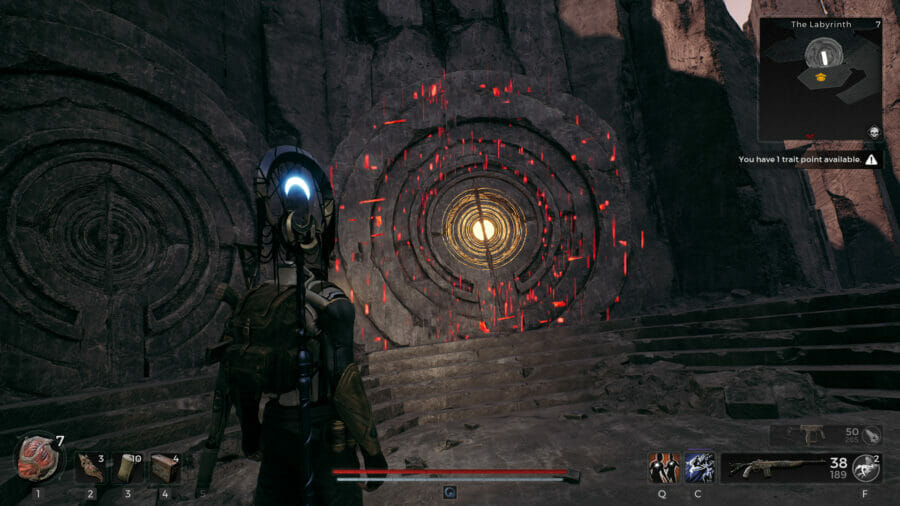Select the quick slot item with count 3
The image size is (900, 506).
click(91, 467)
